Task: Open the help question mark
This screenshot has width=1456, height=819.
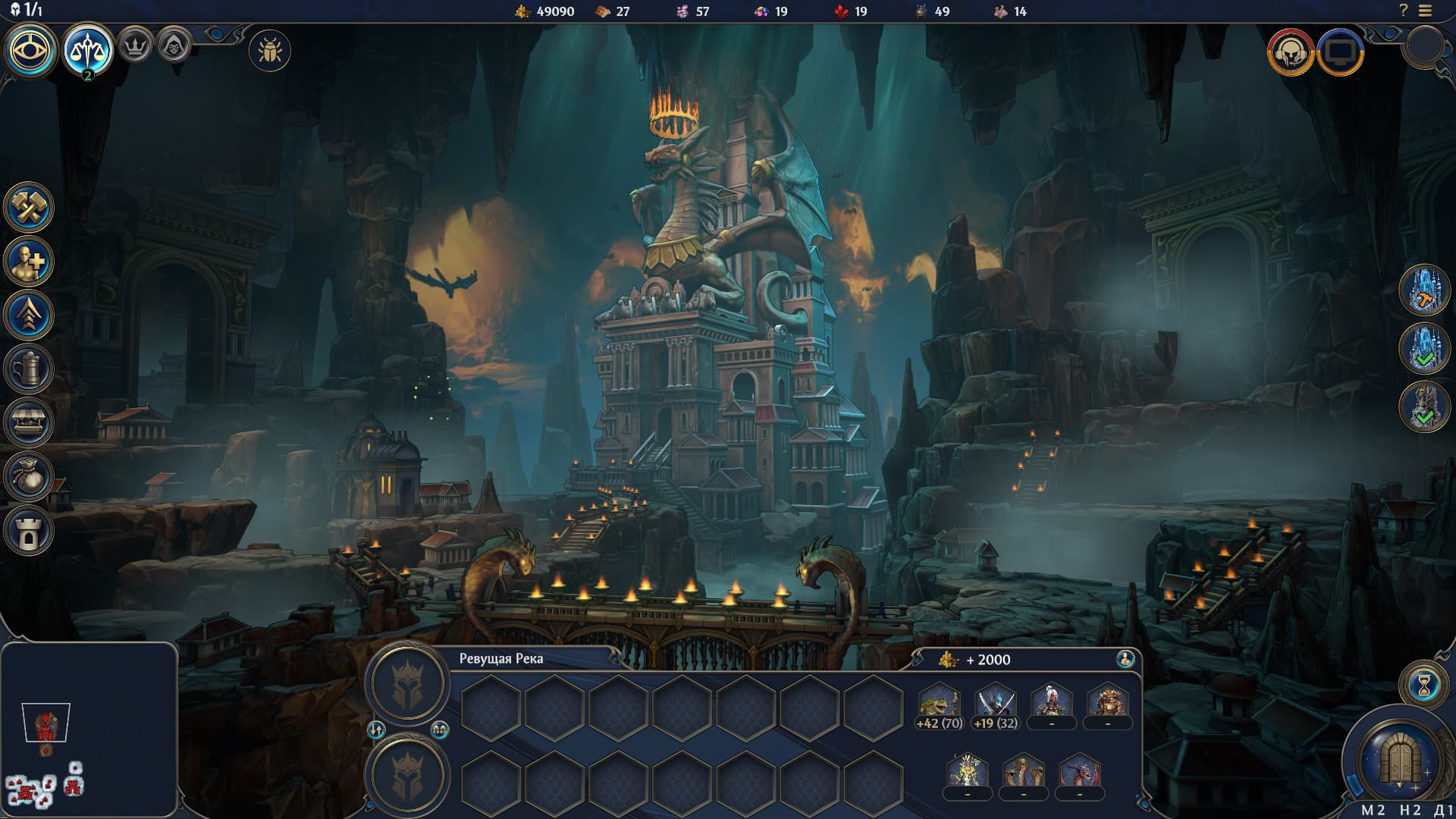Action: pos(1403,11)
